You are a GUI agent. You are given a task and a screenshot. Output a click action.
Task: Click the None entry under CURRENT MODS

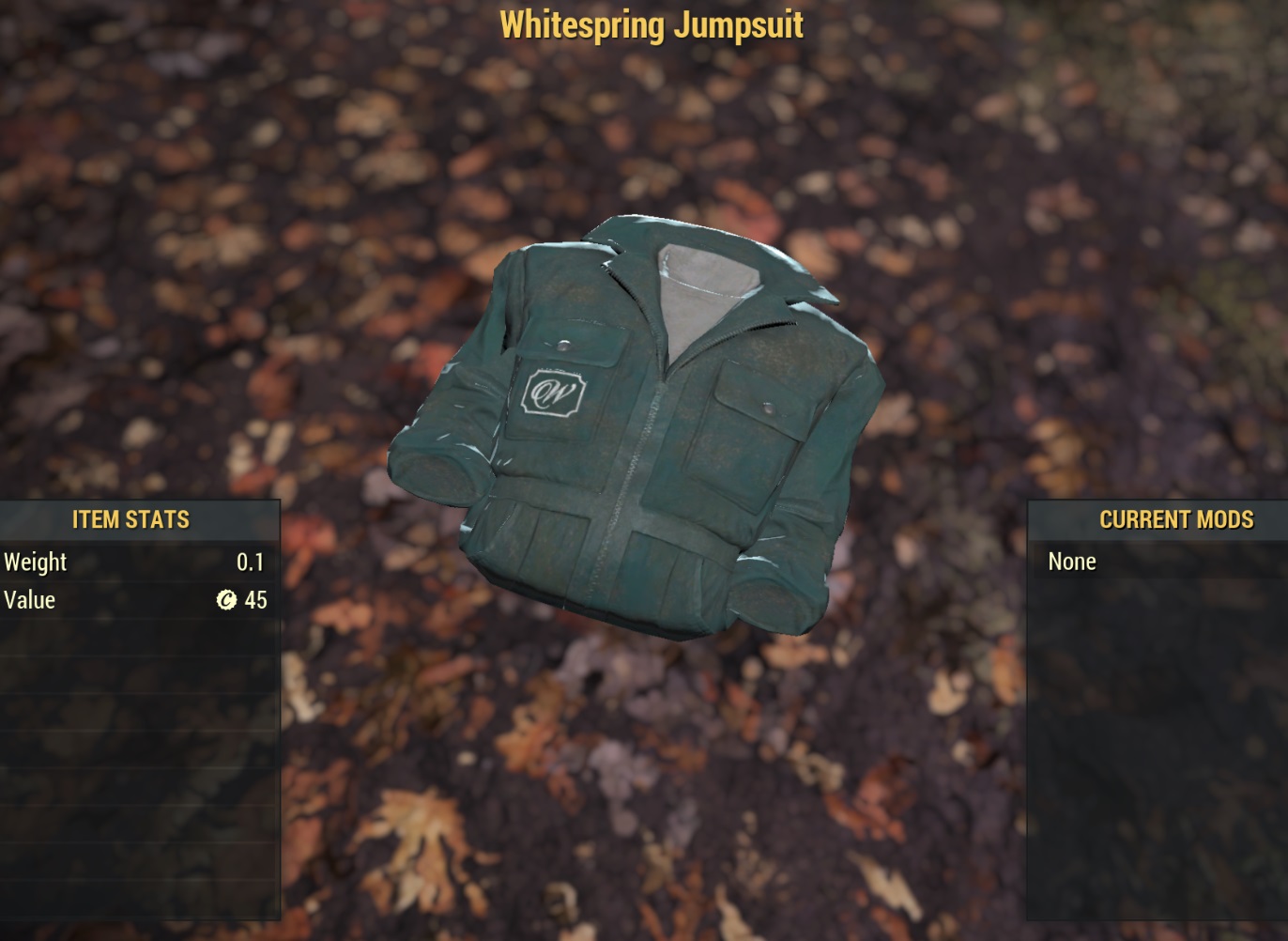click(1073, 561)
